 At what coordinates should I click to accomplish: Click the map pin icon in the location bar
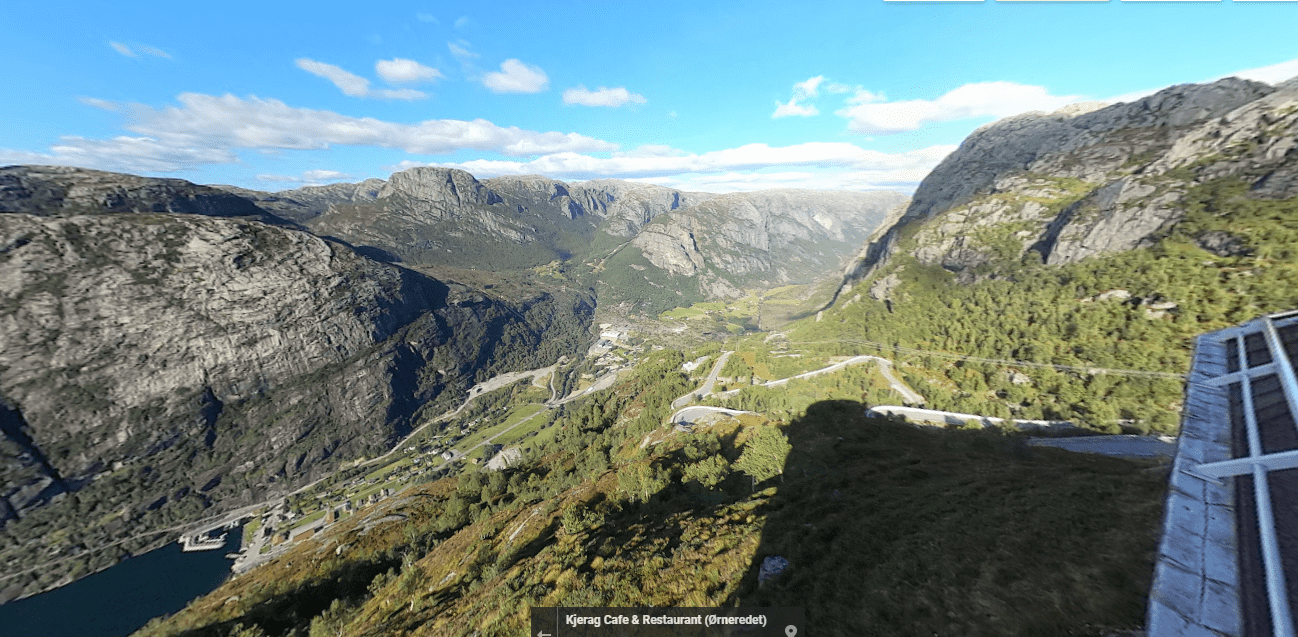(x=790, y=630)
